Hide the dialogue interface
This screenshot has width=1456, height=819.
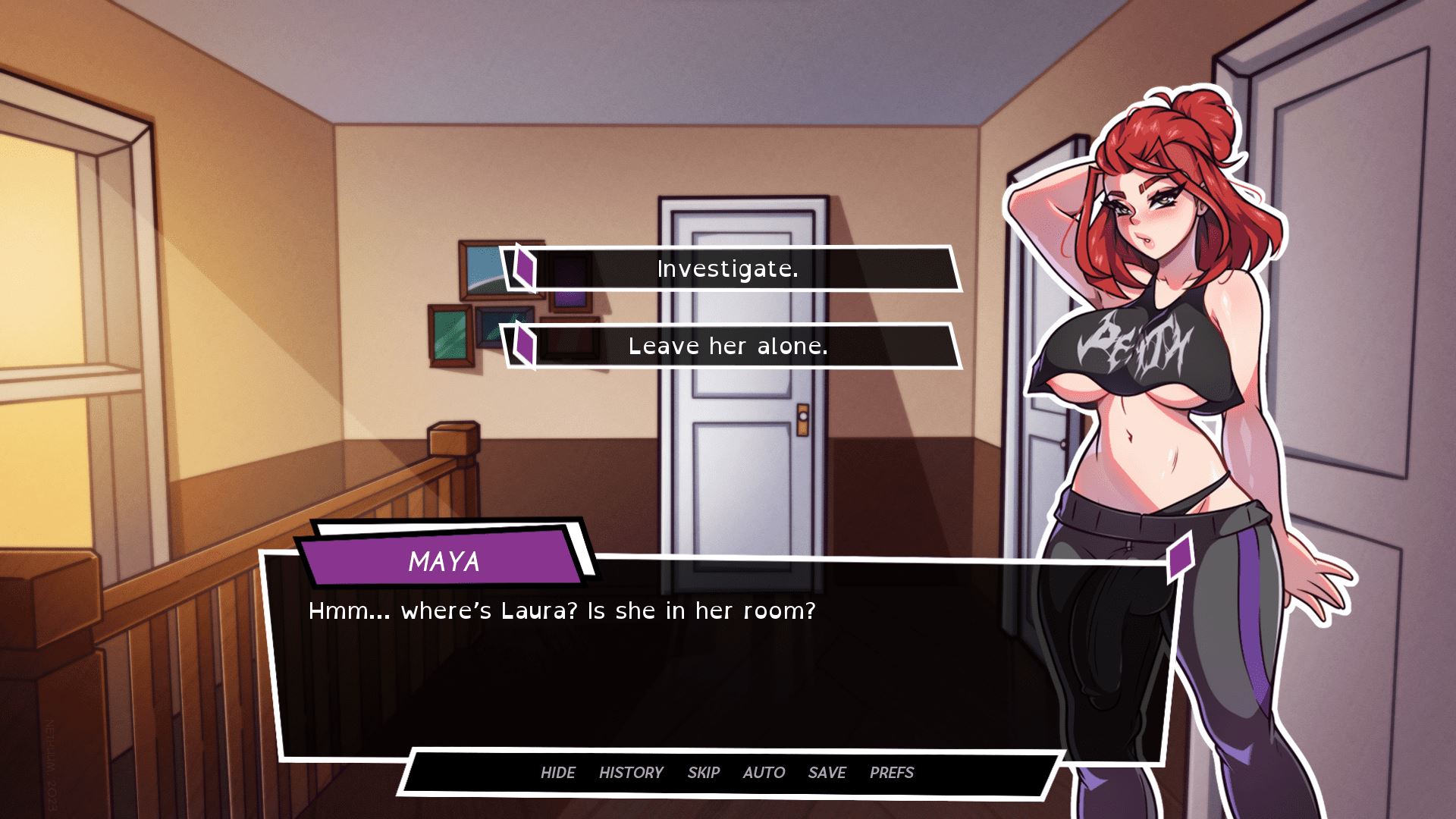(557, 772)
